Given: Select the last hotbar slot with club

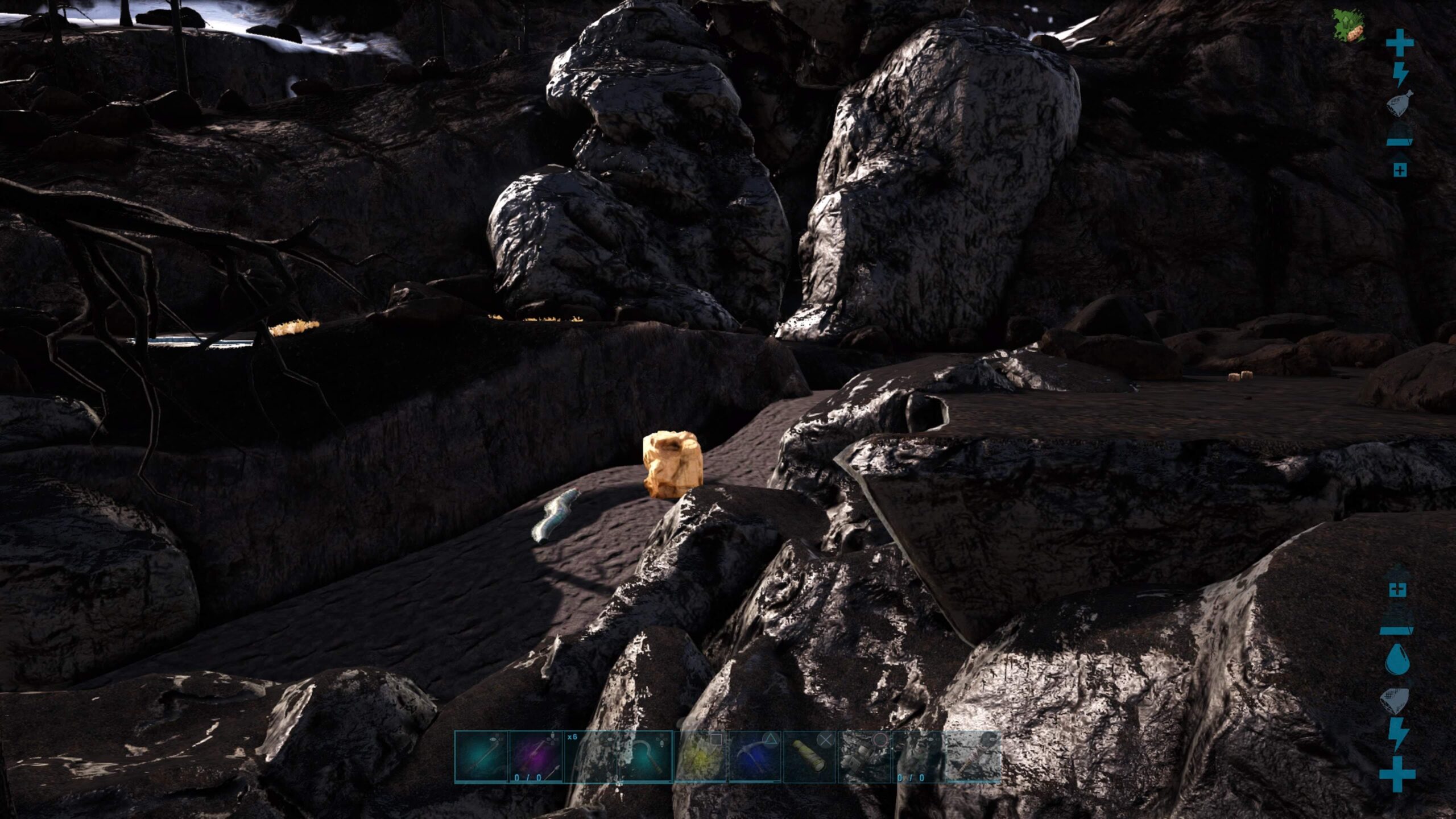Looking at the screenshot, I should click(973, 757).
